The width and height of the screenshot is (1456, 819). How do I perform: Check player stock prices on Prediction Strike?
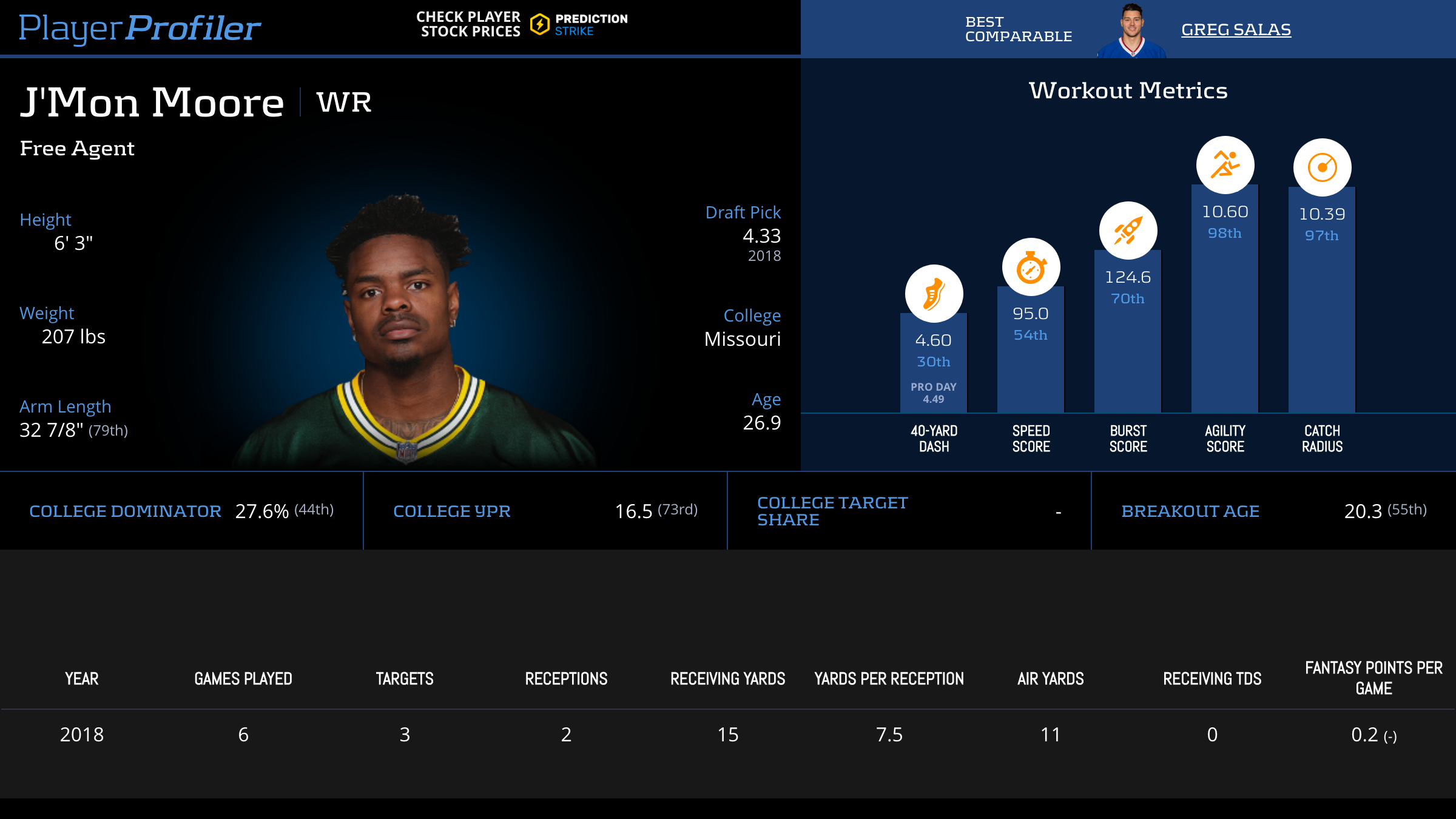[x=522, y=24]
